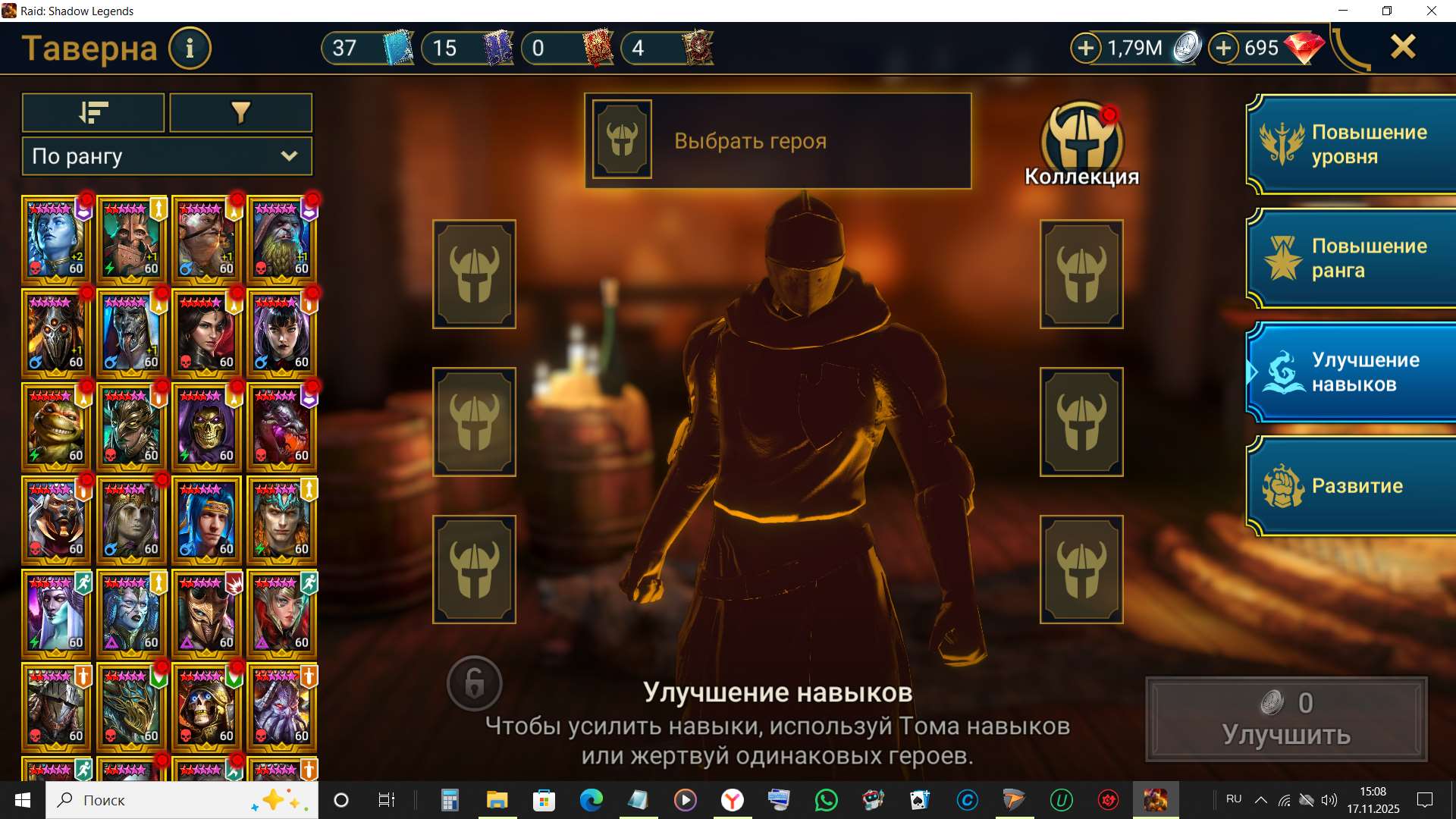Click the RU language indicator in the tray
This screenshot has width=1456, height=819.
(1233, 799)
